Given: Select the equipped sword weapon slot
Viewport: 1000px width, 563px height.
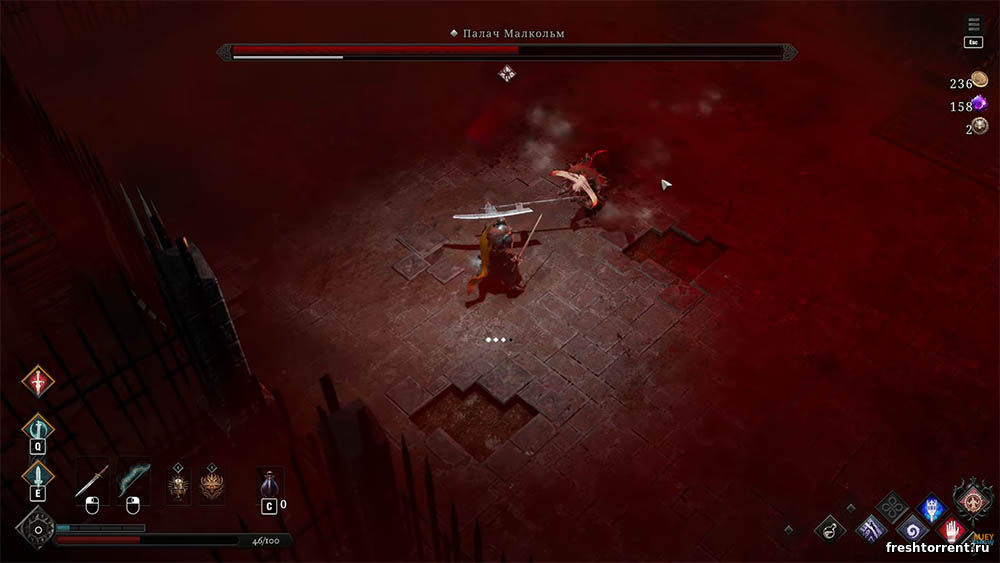Looking at the screenshot, I should (x=92, y=482).
